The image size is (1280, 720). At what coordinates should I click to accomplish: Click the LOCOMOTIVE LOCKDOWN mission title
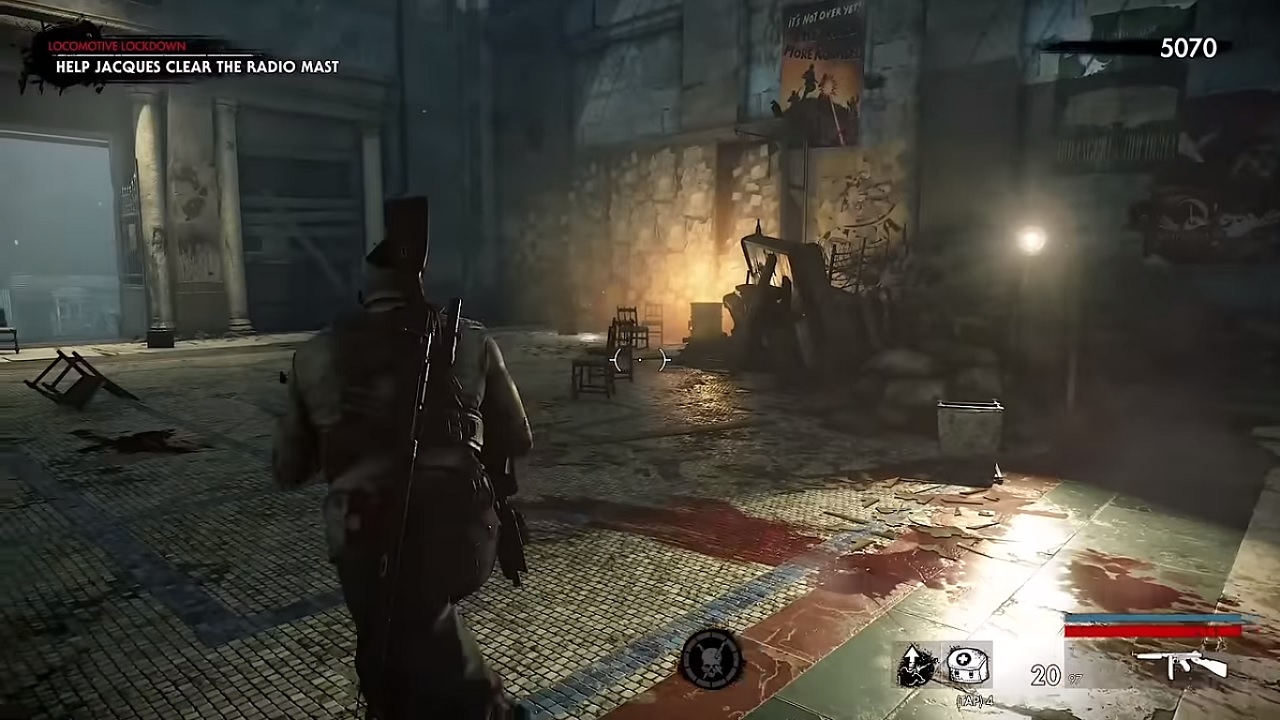tap(116, 44)
